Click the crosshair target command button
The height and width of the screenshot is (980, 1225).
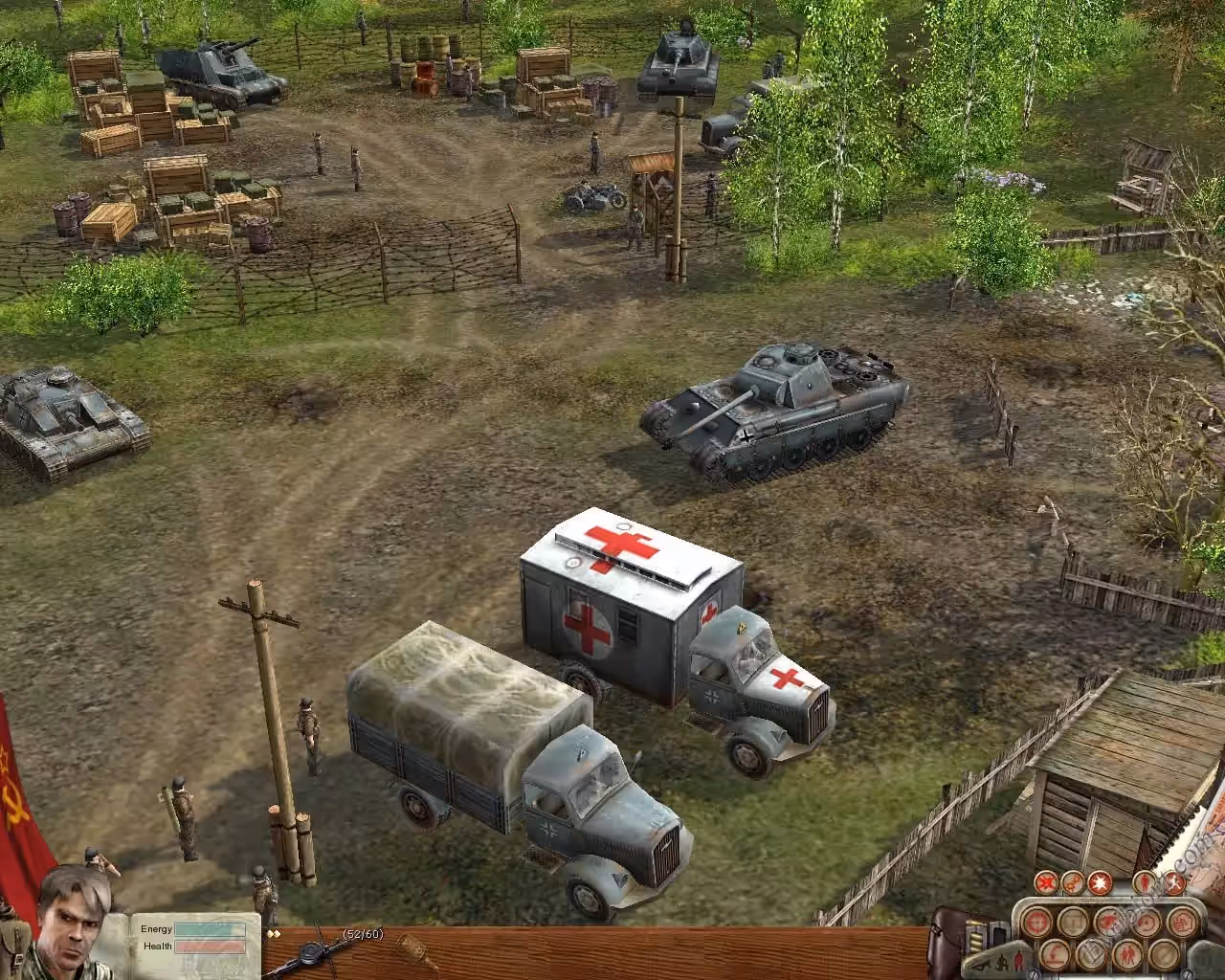[x=1036, y=922]
